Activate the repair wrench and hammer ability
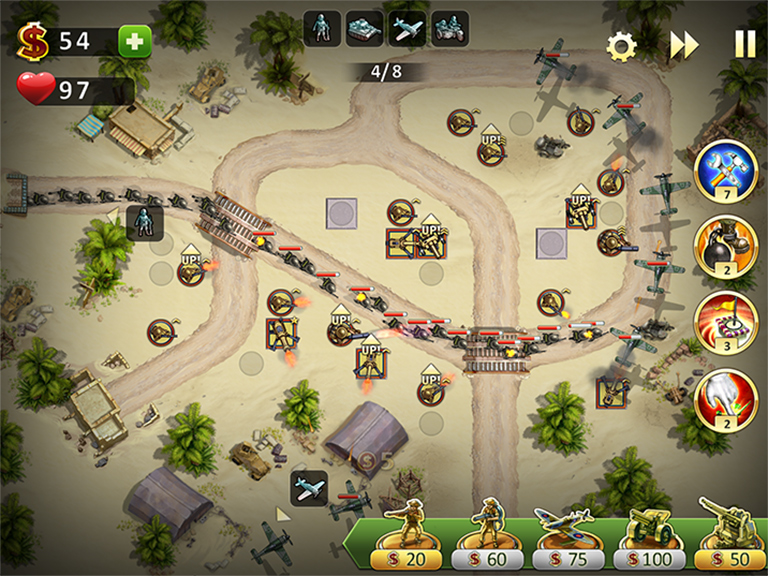 click(x=726, y=171)
